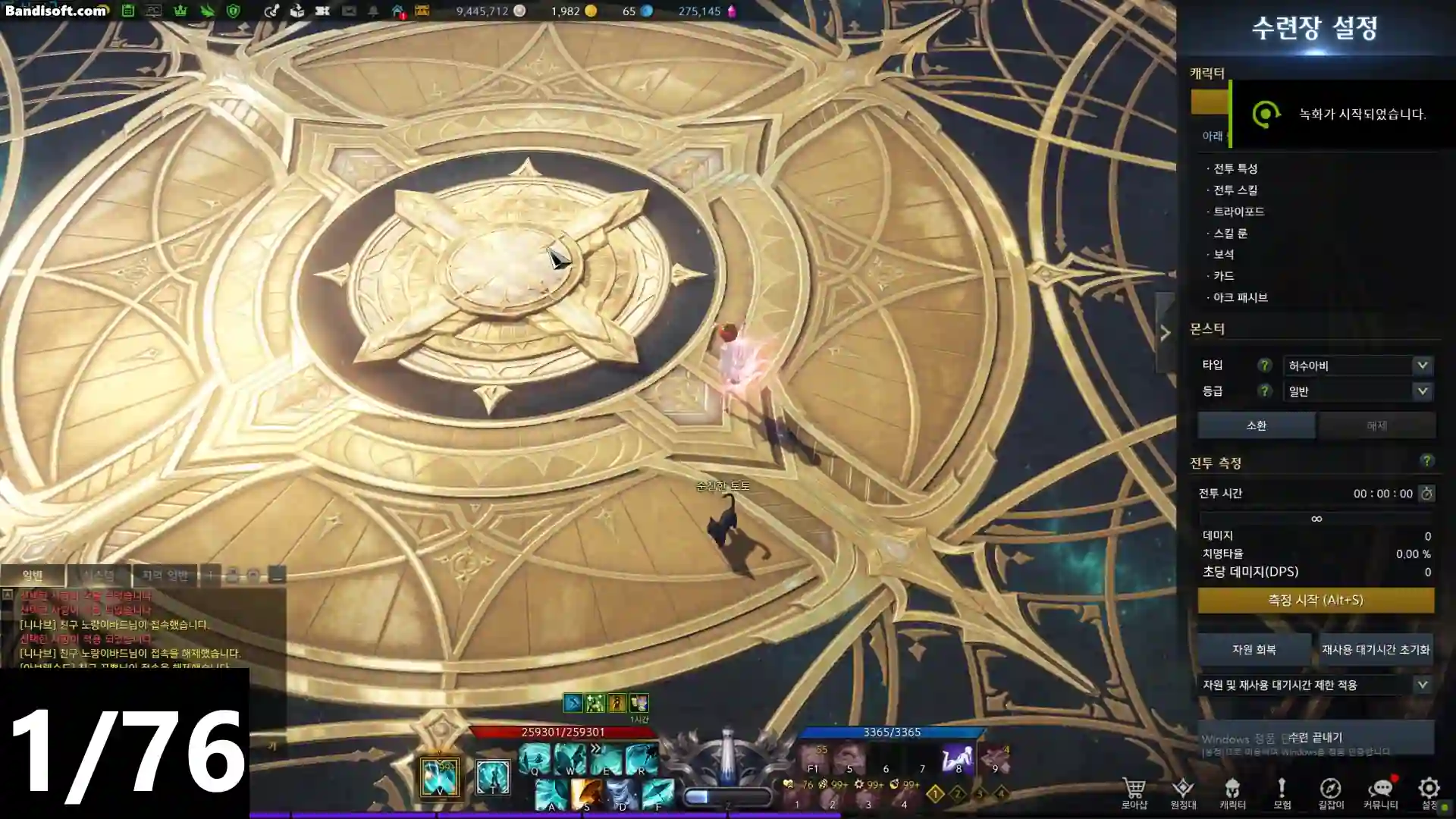Open the 자원 및 재사용 대기시간 제한 dropdown

(1316, 685)
